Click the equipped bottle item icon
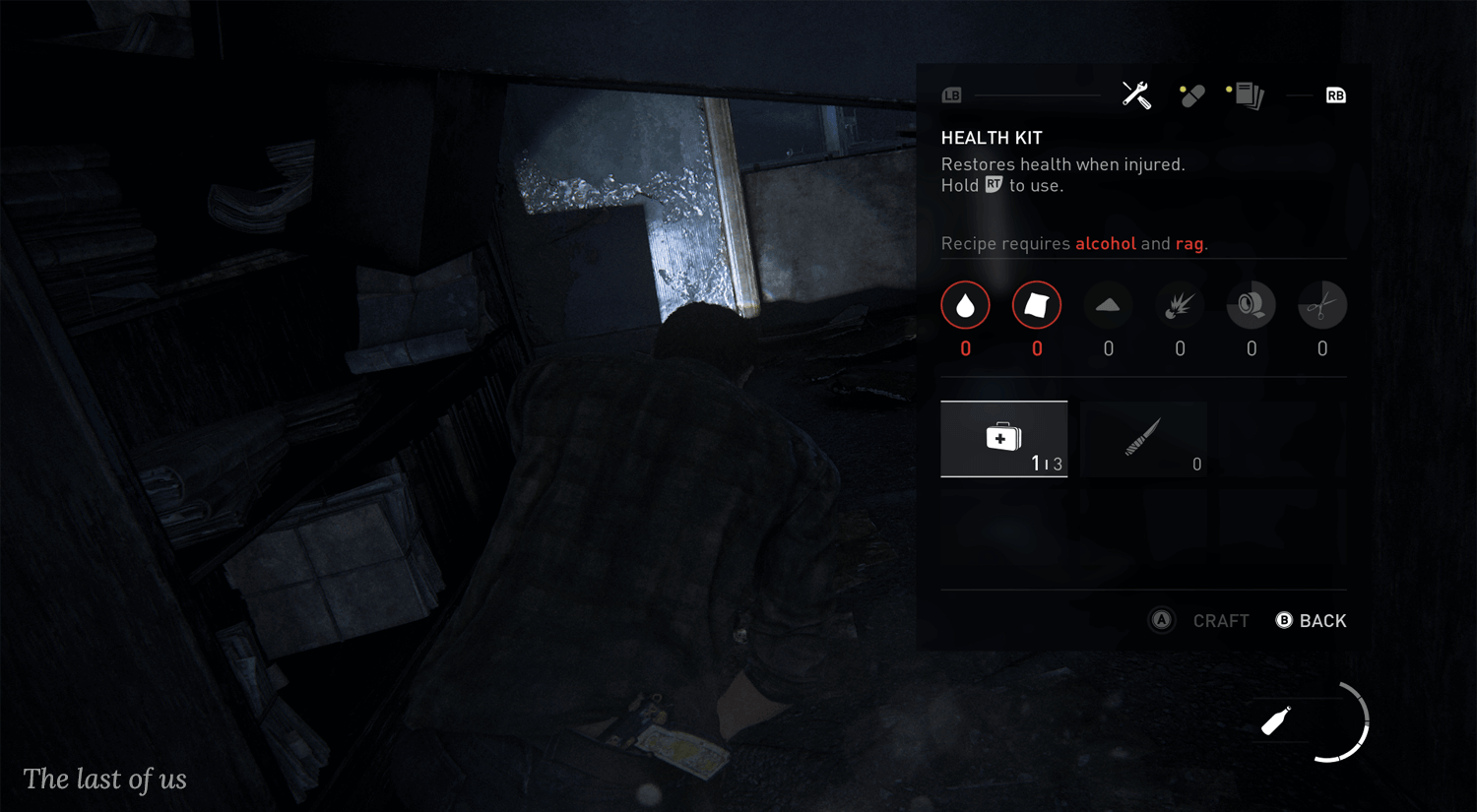The height and width of the screenshot is (812, 1477). [x=1276, y=721]
